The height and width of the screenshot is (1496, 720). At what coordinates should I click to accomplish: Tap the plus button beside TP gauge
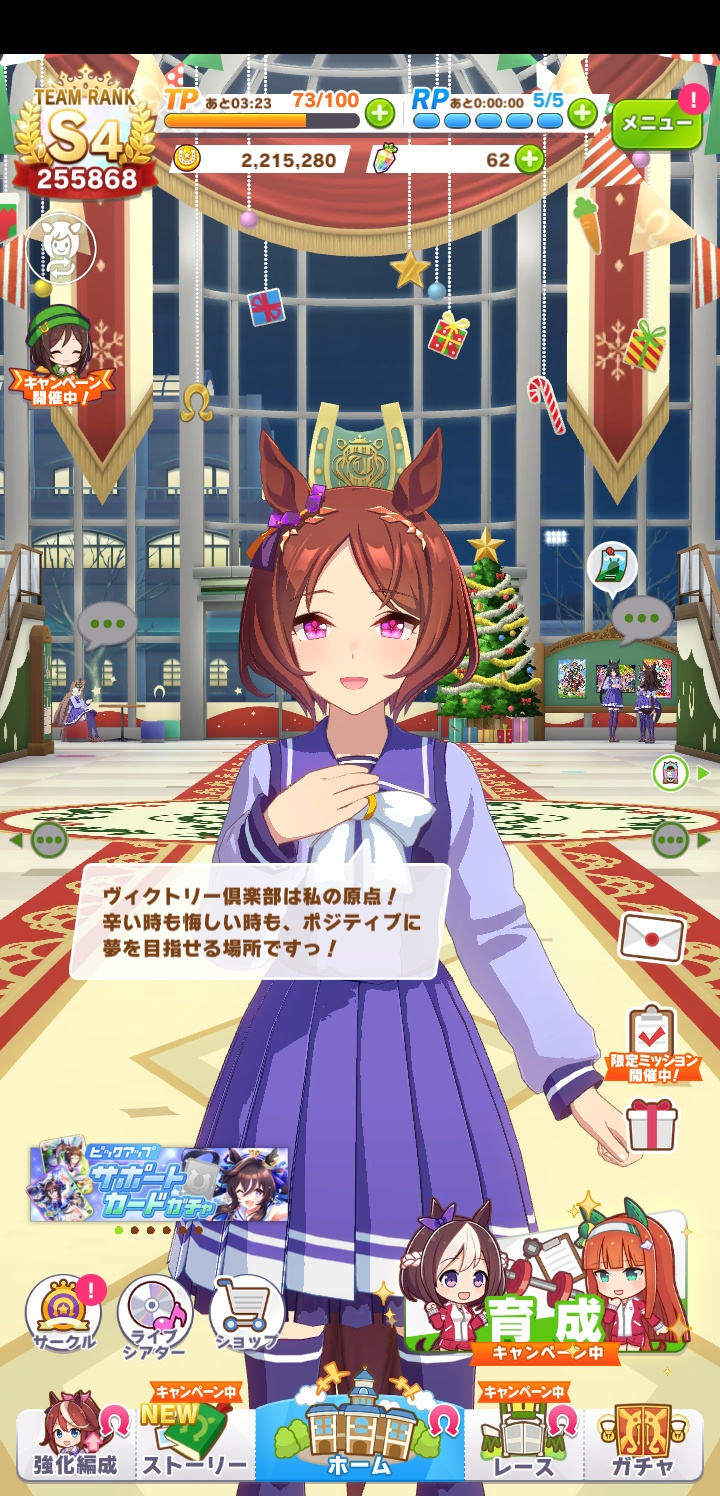[x=380, y=114]
